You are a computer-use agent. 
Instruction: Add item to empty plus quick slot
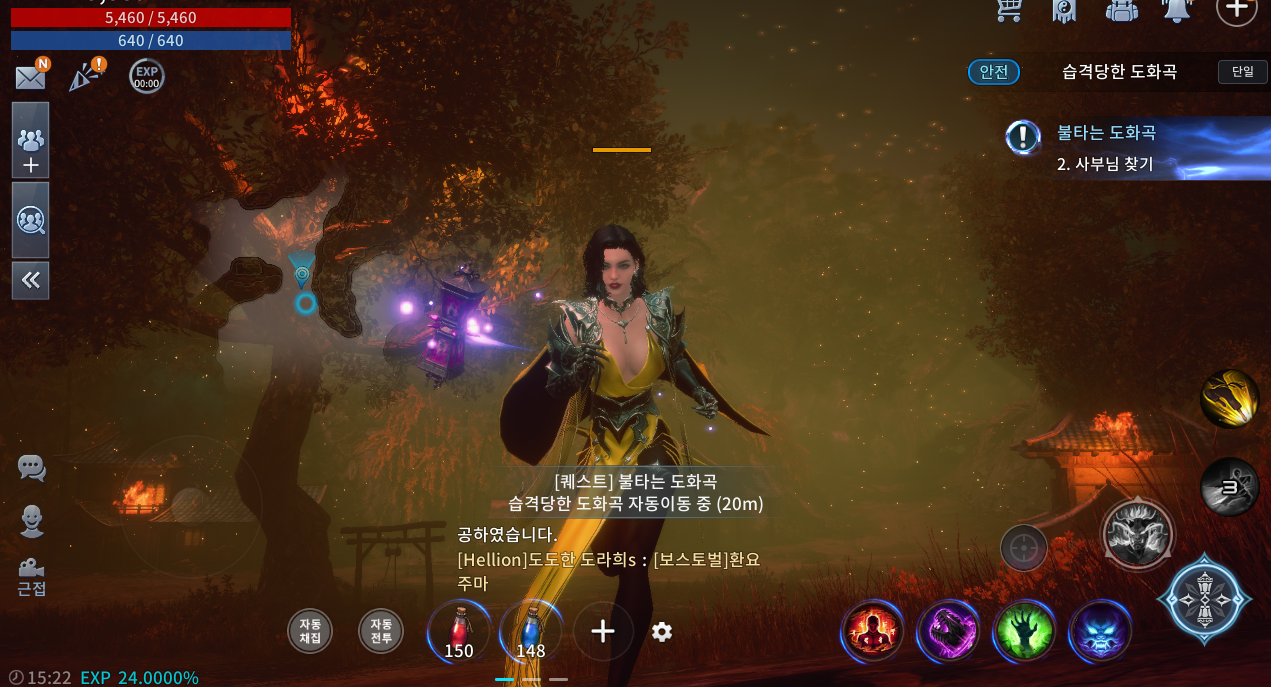[602, 631]
